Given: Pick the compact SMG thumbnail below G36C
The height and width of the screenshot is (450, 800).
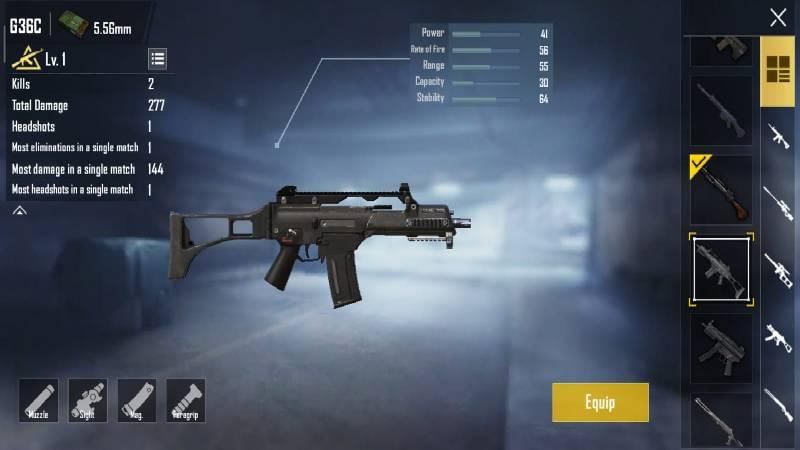Looking at the screenshot, I should pos(720,345).
